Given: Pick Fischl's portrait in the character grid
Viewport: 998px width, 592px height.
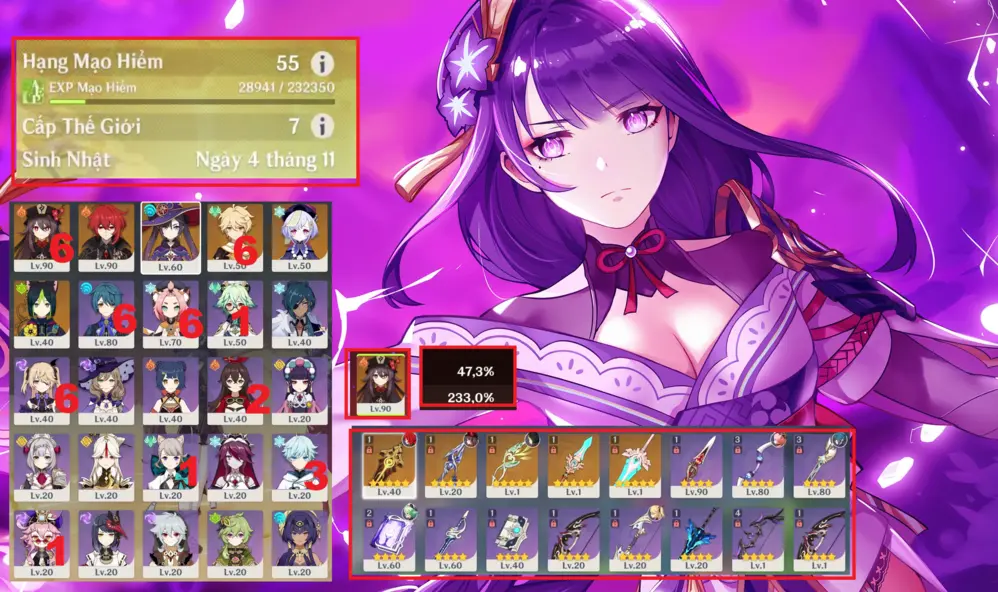Looking at the screenshot, I should coord(42,390).
